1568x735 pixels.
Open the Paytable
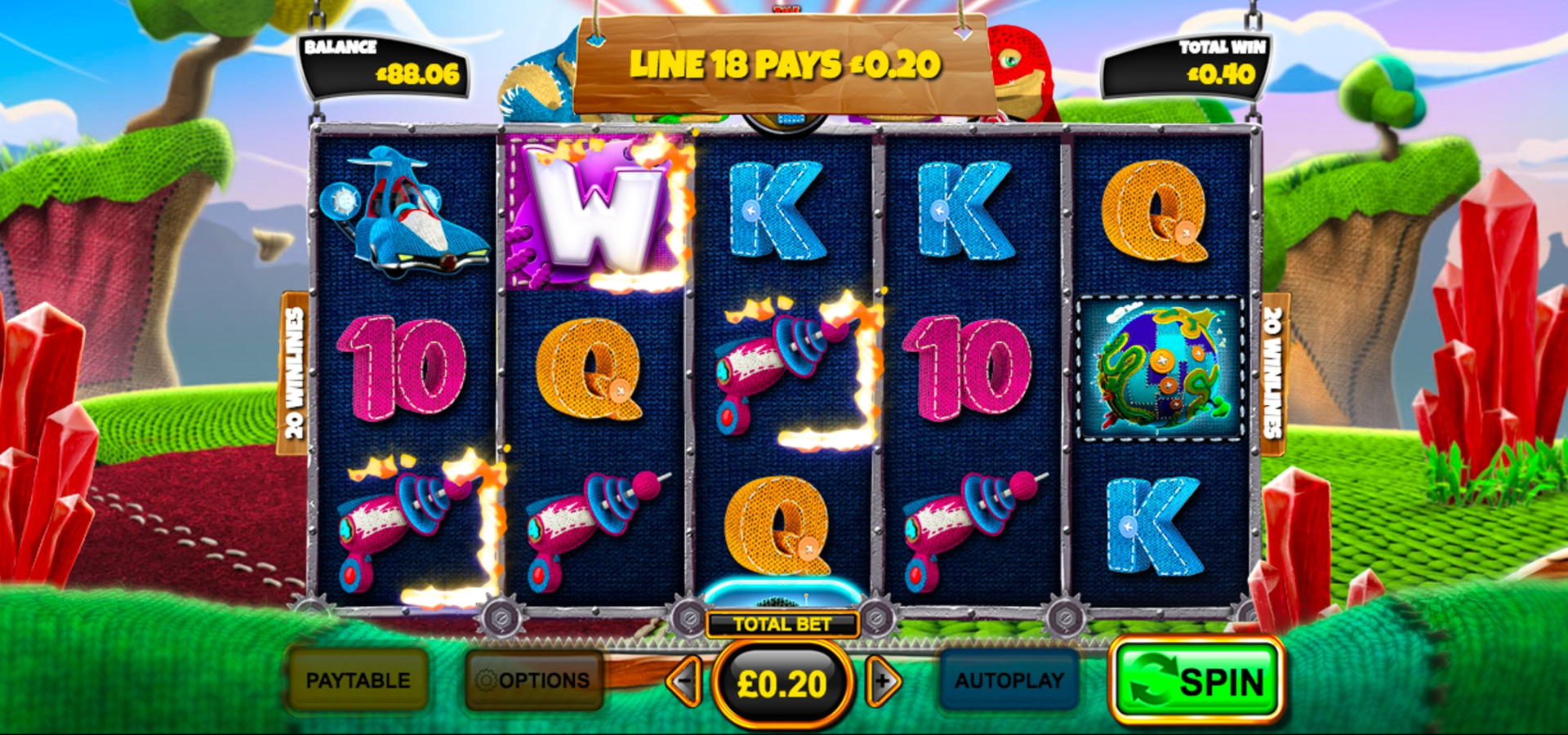(358, 680)
